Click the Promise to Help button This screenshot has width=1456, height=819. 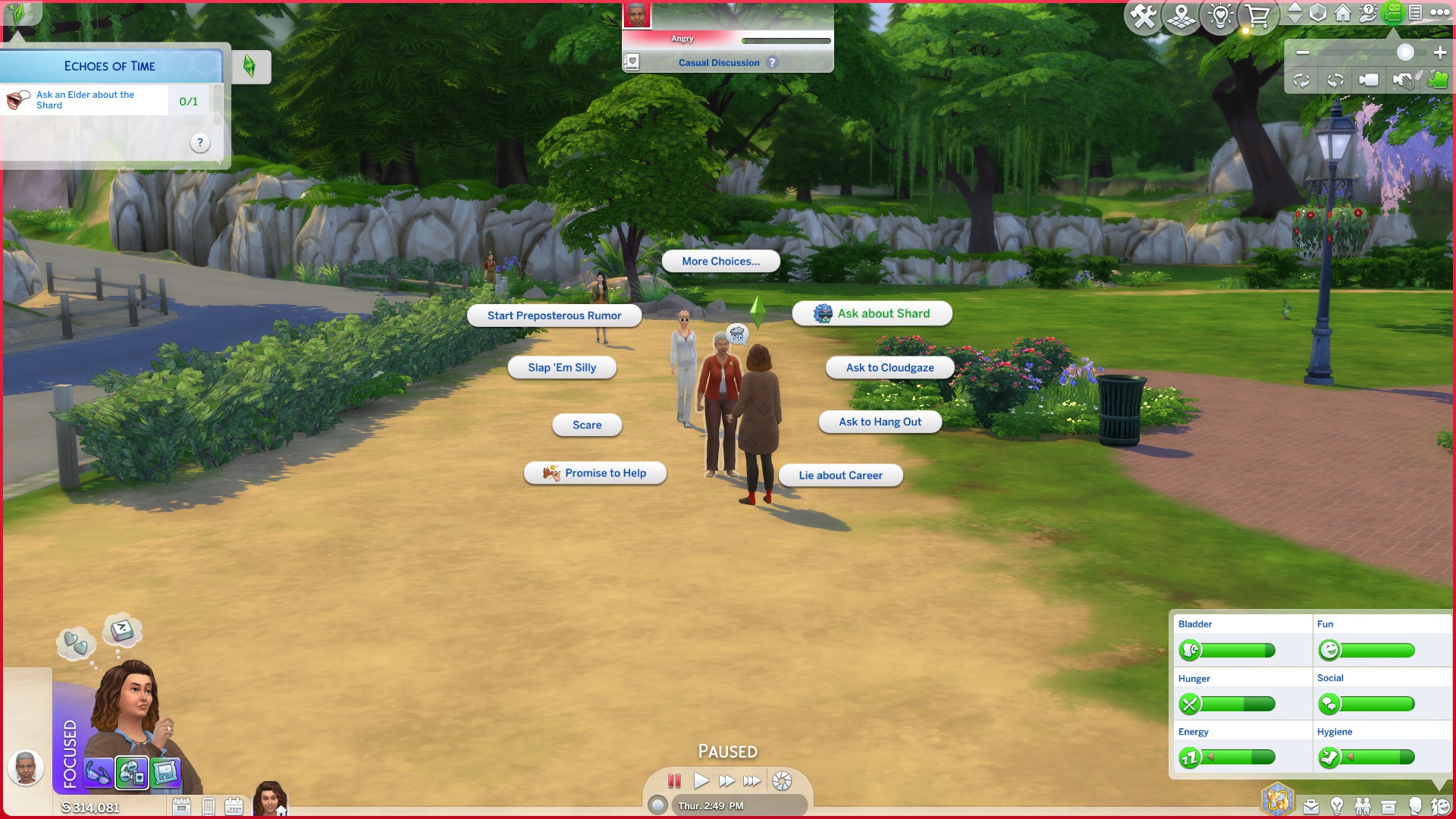click(x=595, y=472)
